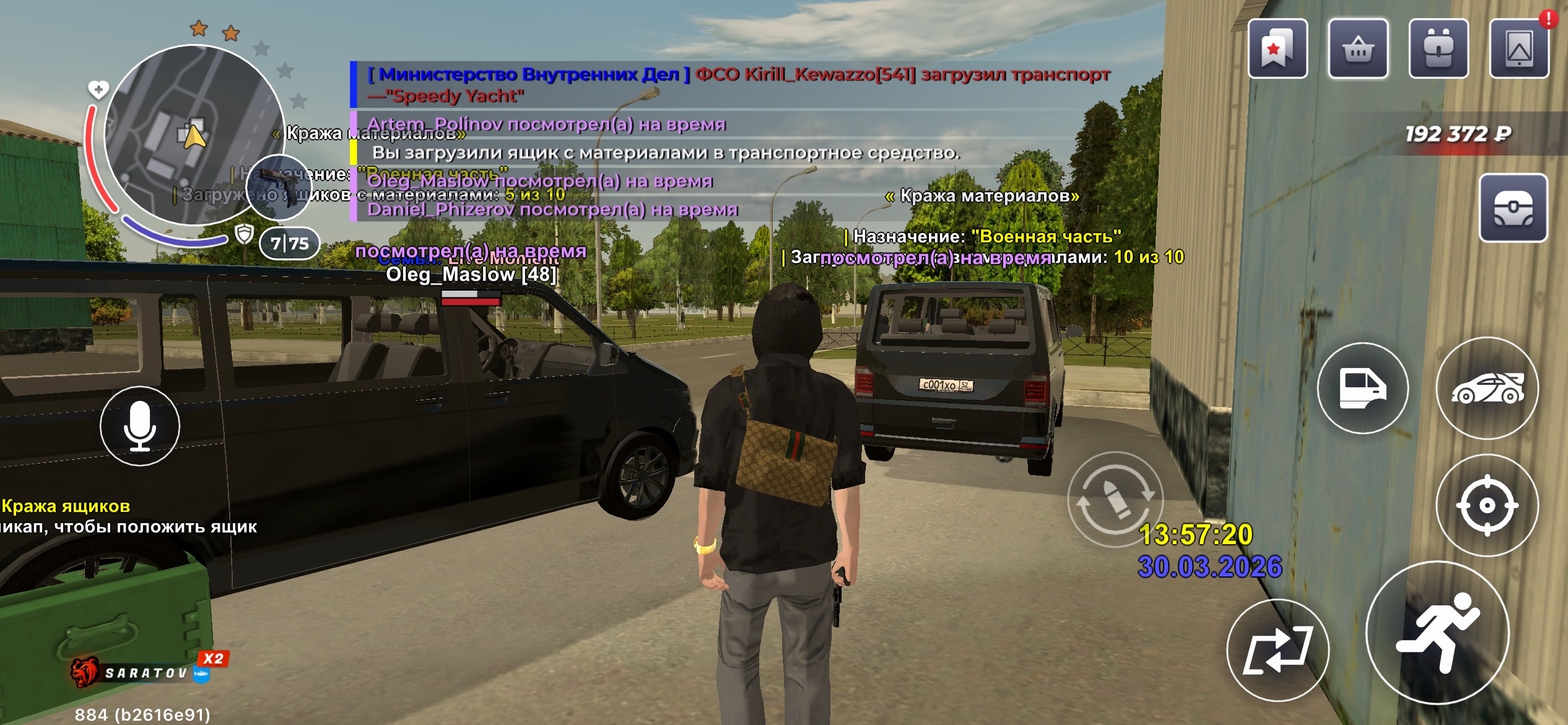
Task: Open the treasure chest button
Action: point(1513,208)
